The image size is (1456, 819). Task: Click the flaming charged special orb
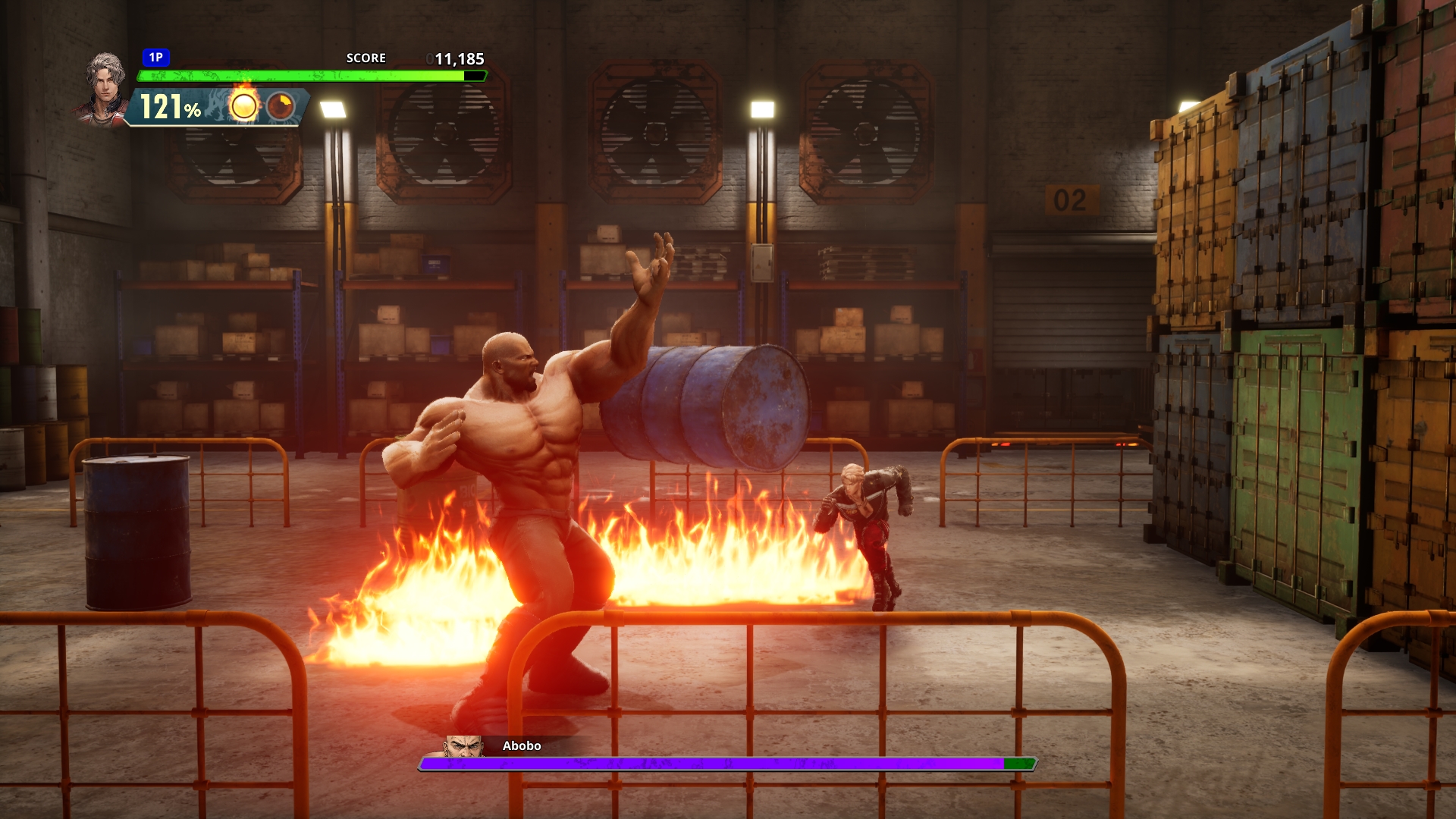pyautogui.click(x=244, y=106)
